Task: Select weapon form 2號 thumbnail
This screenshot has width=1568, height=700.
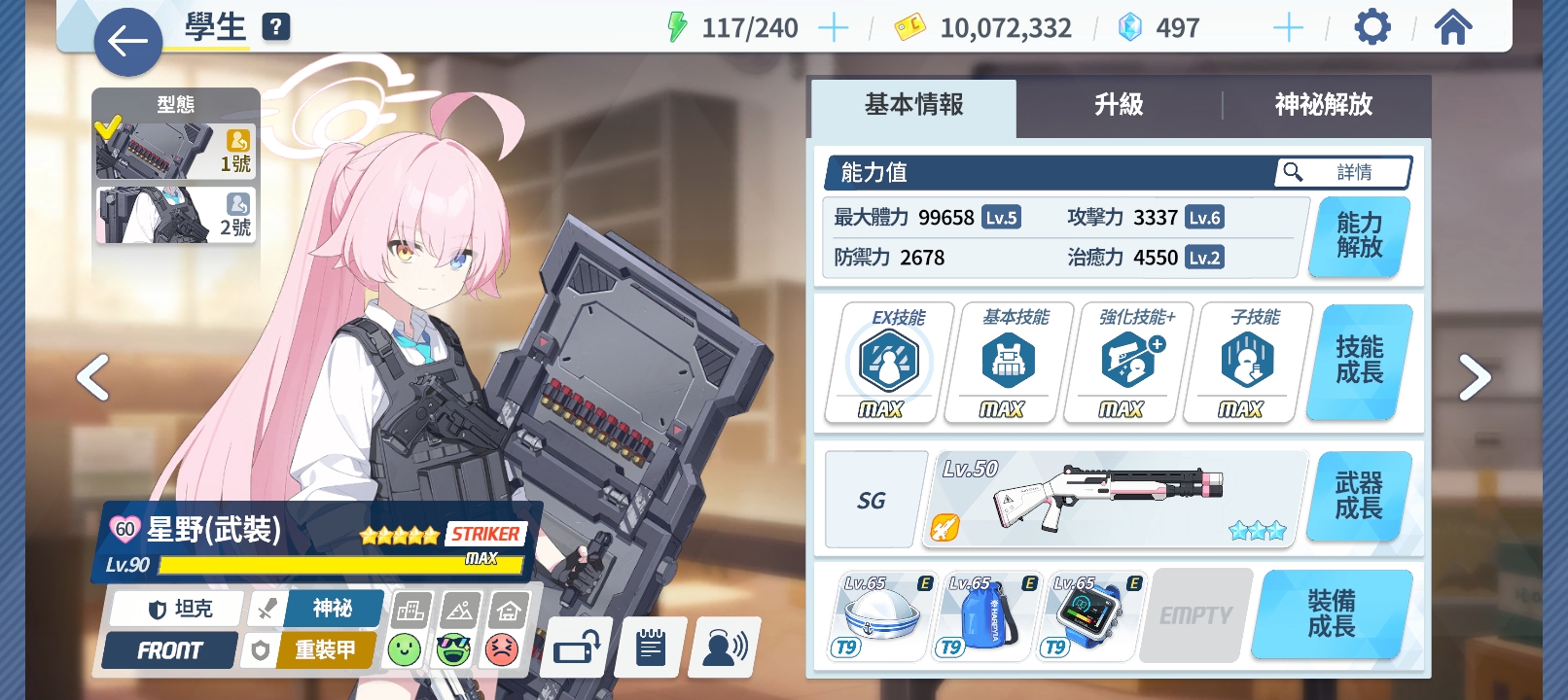Action: 175,215
